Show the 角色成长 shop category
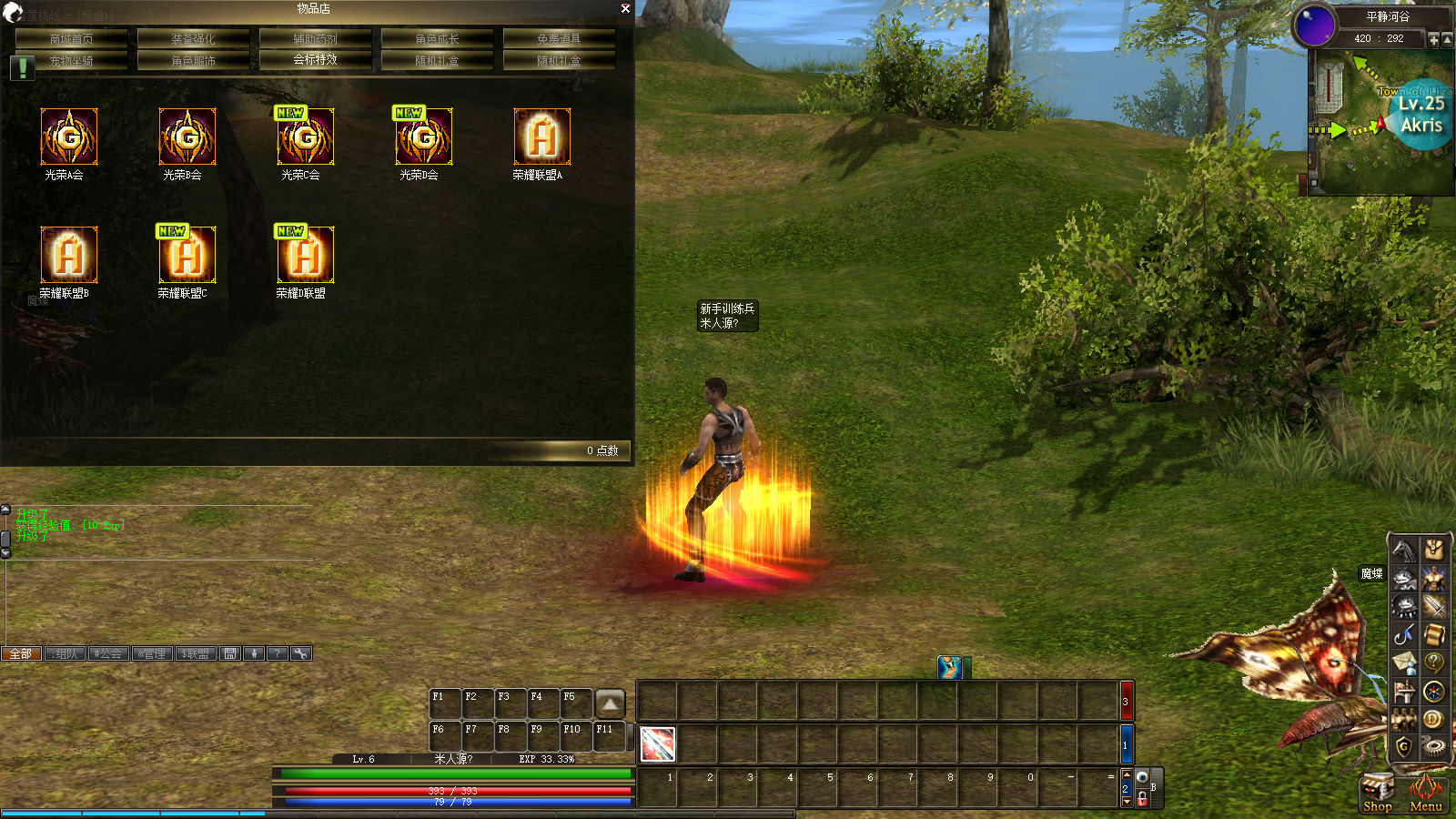This screenshot has width=1456, height=819. click(437, 39)
